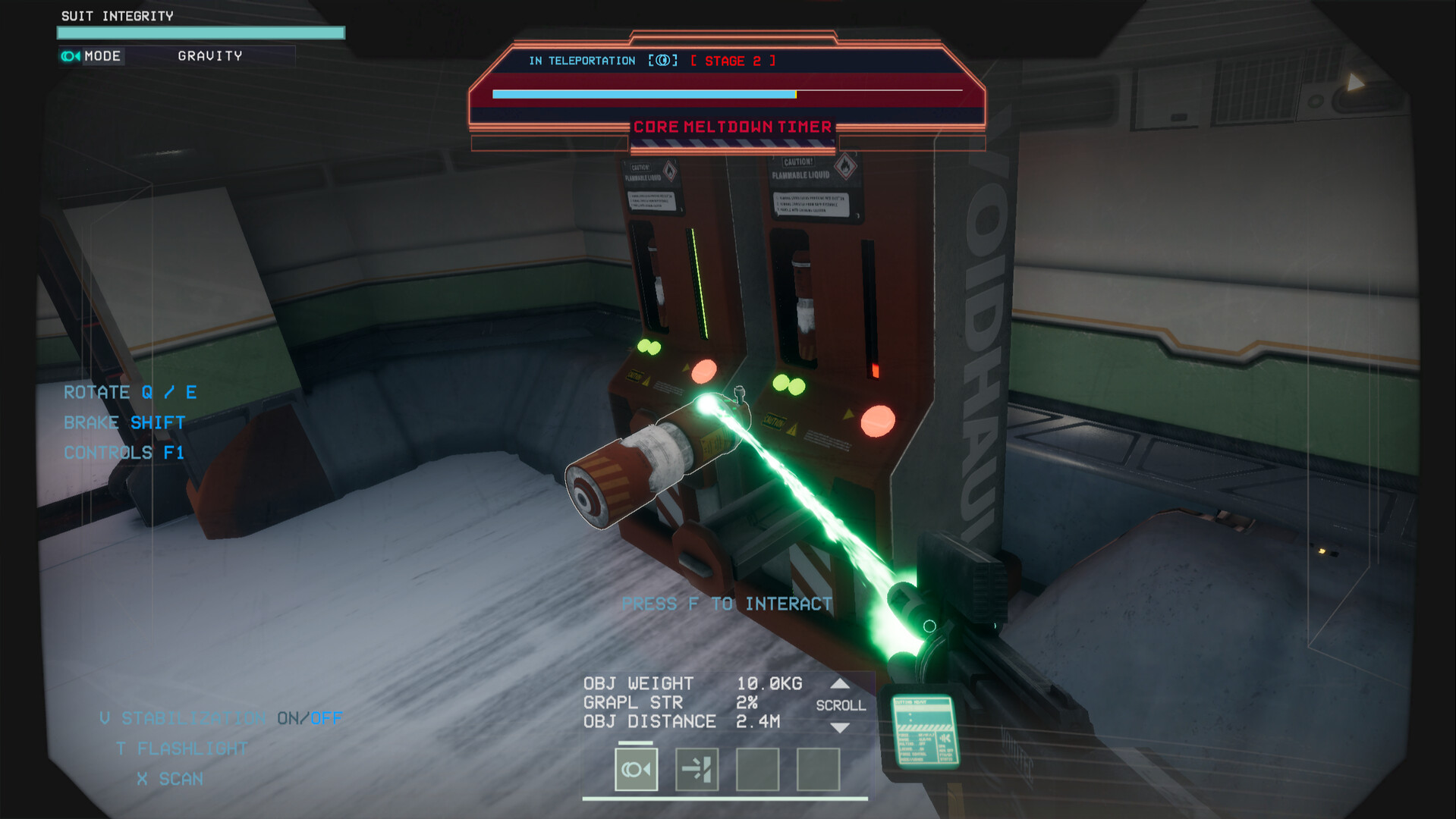1456x819 pixels.
Task: Activate the X SCAN toggle
Action: (169, 778)
